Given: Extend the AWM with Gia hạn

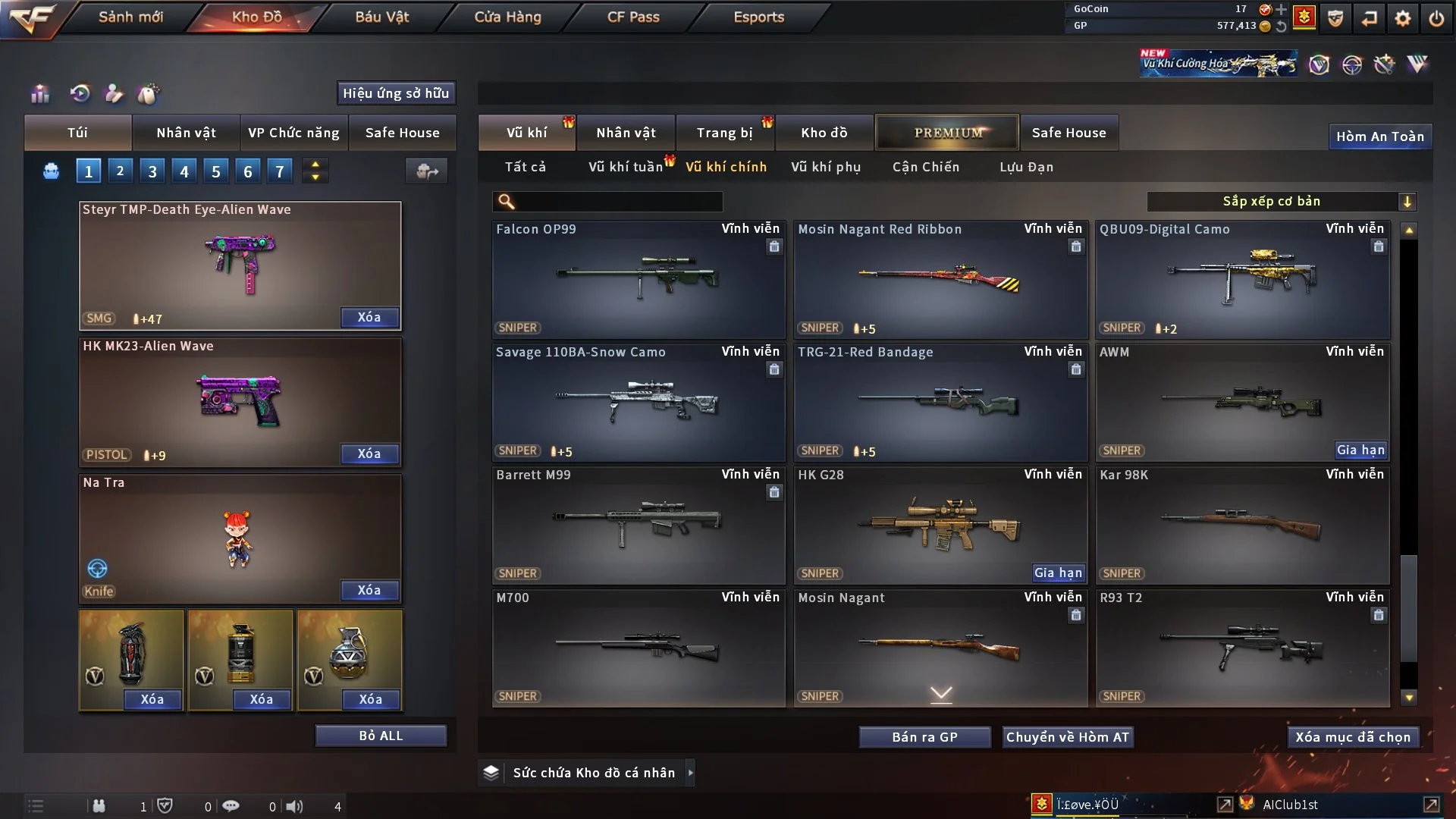Looking at the screenshot, I should coord(1360,450).
